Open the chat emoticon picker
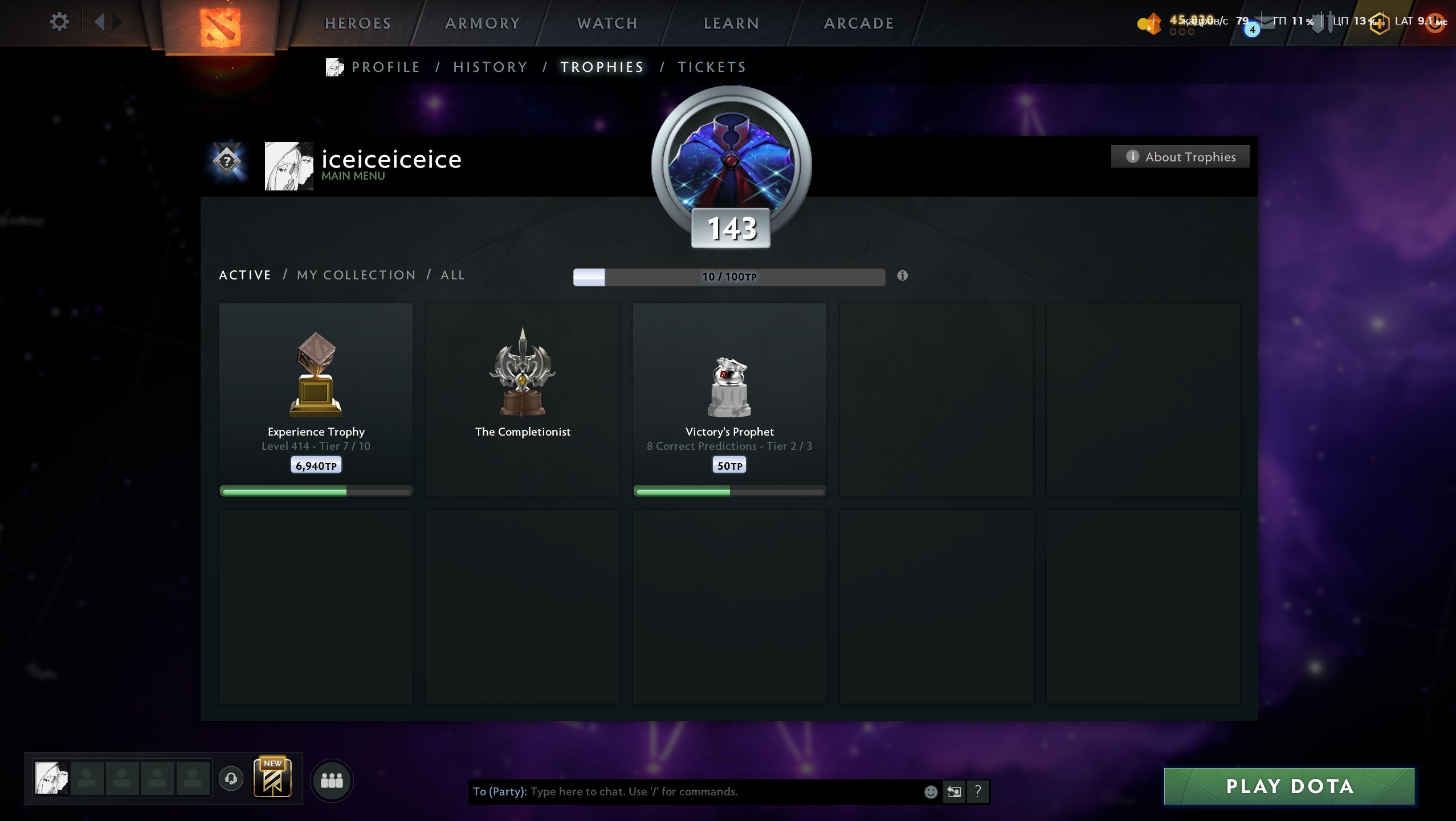Image resolution: width=1456 pixels, height=821 pixels. [x=931, y=791]
